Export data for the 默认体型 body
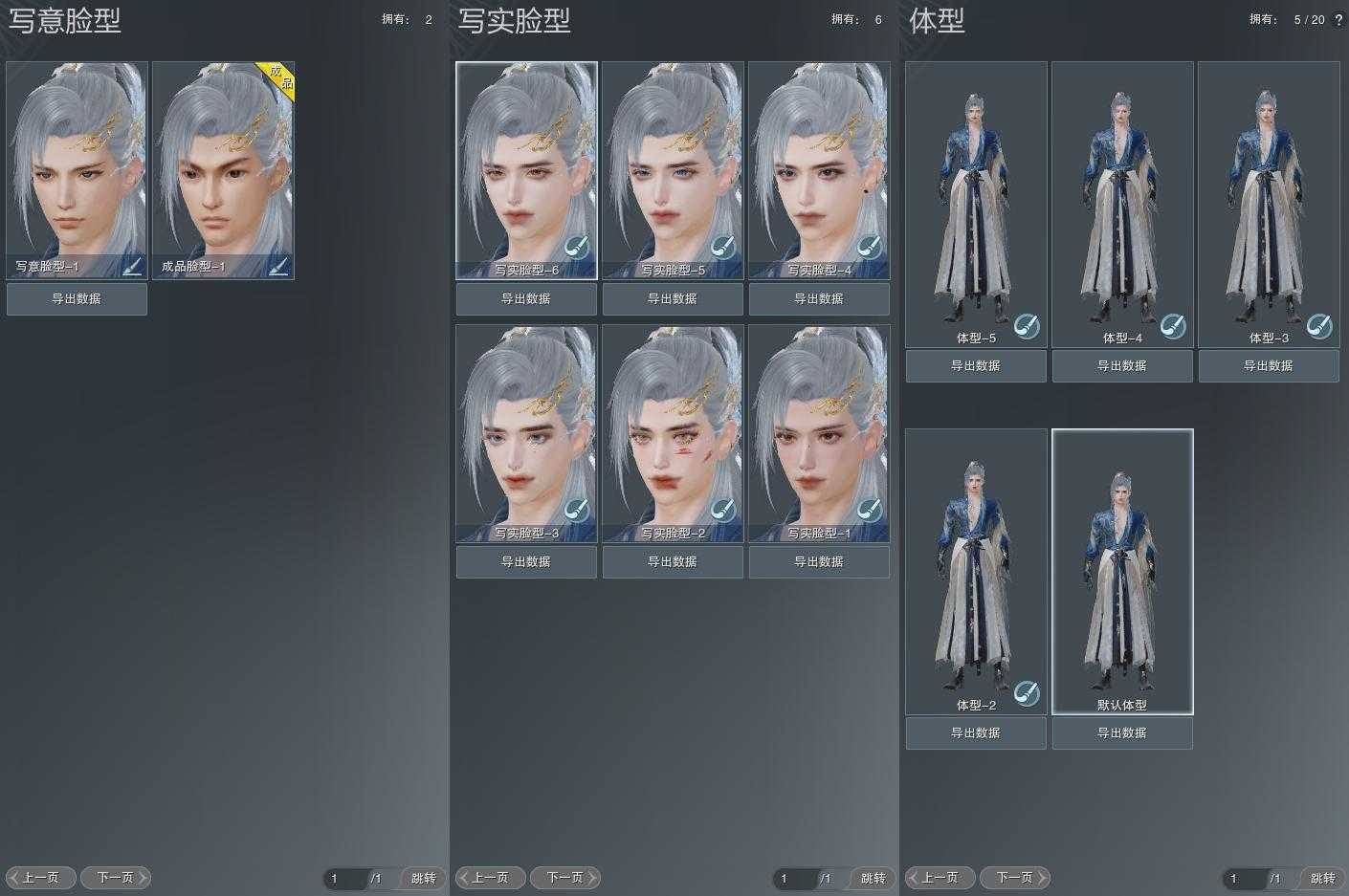 [1122, 733]
